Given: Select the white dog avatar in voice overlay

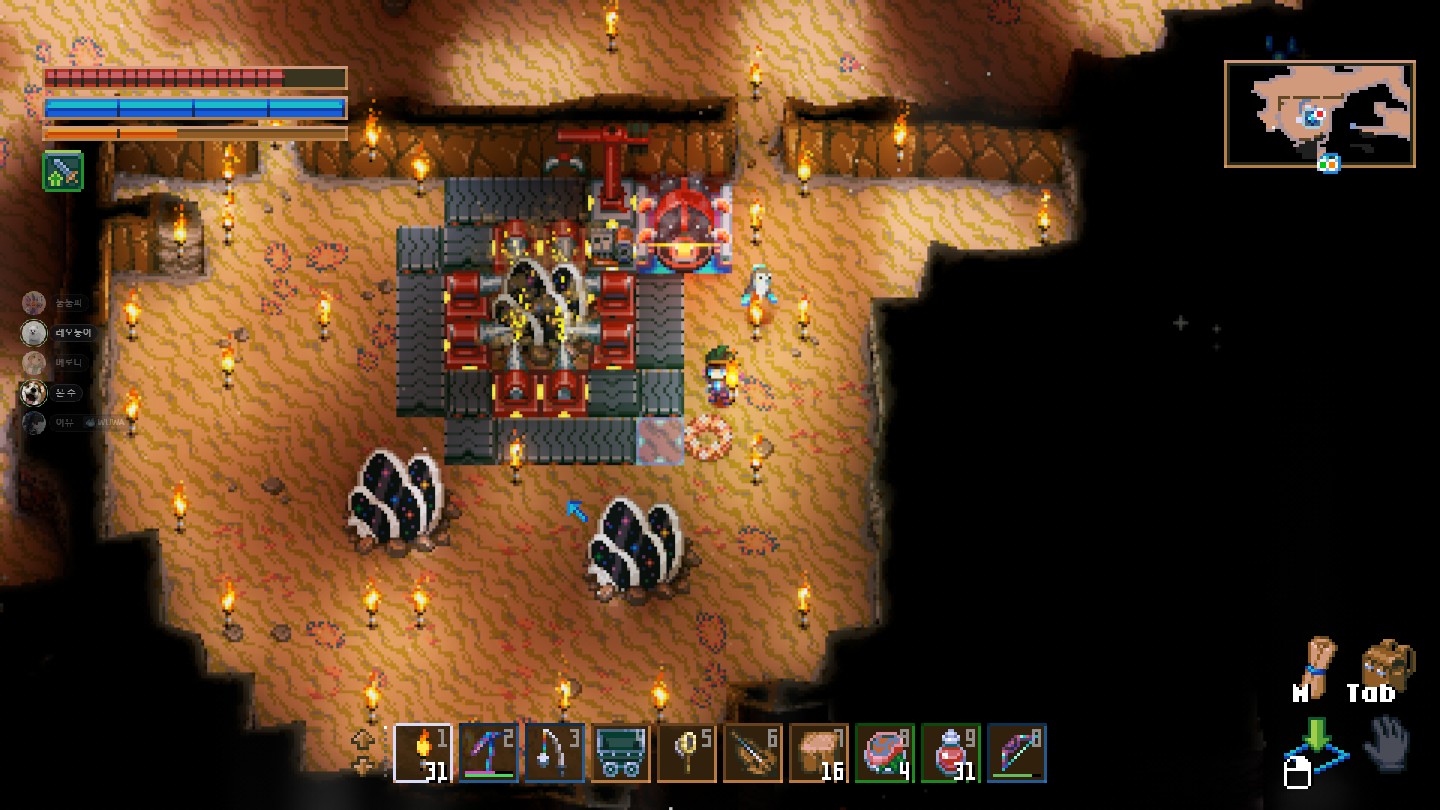Looking at the screenshot, I should tap(34, 333).
